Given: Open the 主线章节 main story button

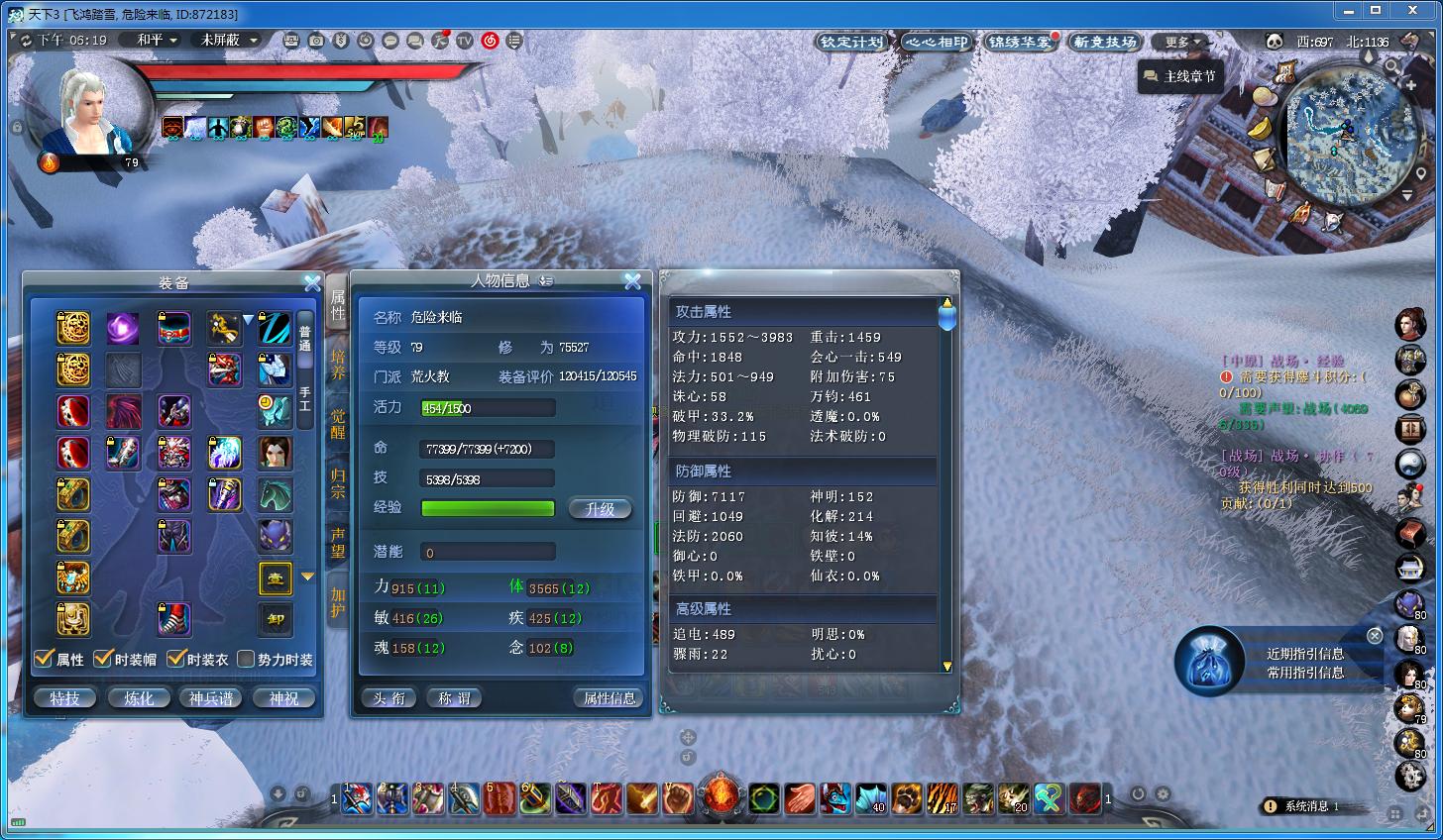Looking at the screenshot, I should point(1179,76).
